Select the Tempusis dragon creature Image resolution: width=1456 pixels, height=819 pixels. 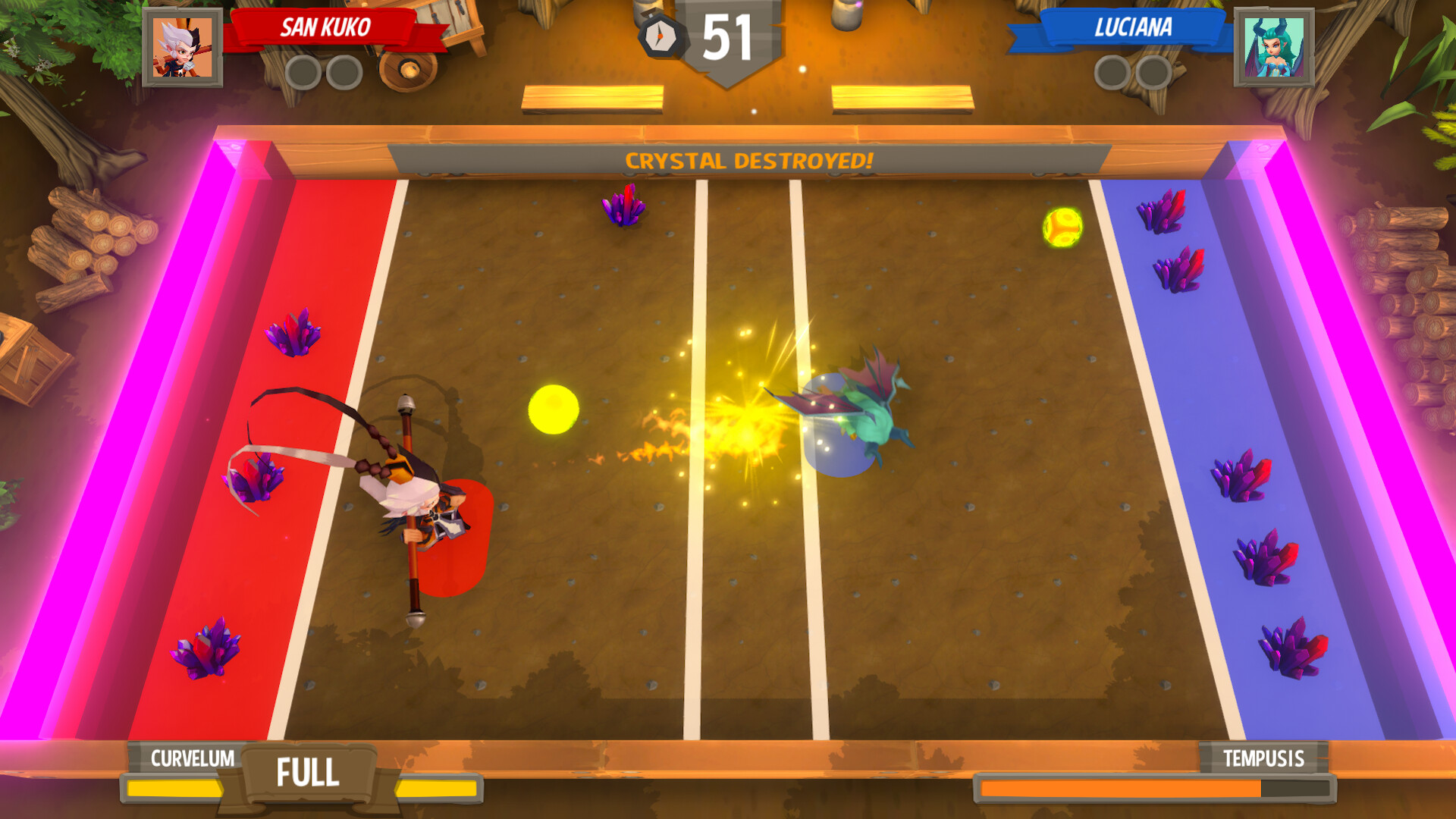pyautogui.click(x=876, y=417)
